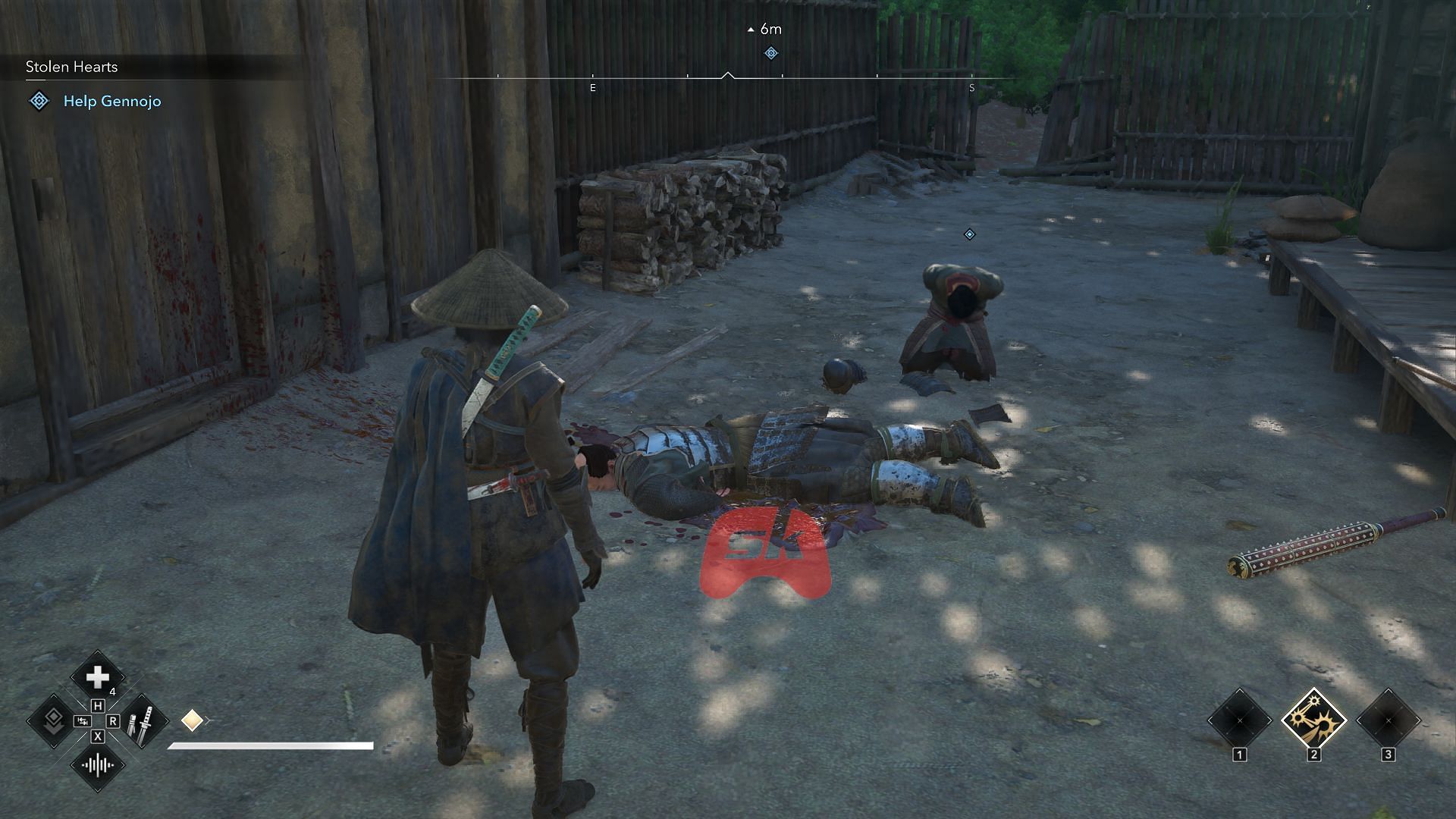Image resolution: width=1456 pixels, height=819 pixels.
Task: Click the layered diamond icon in the item wheel
Action: (53, 721)
